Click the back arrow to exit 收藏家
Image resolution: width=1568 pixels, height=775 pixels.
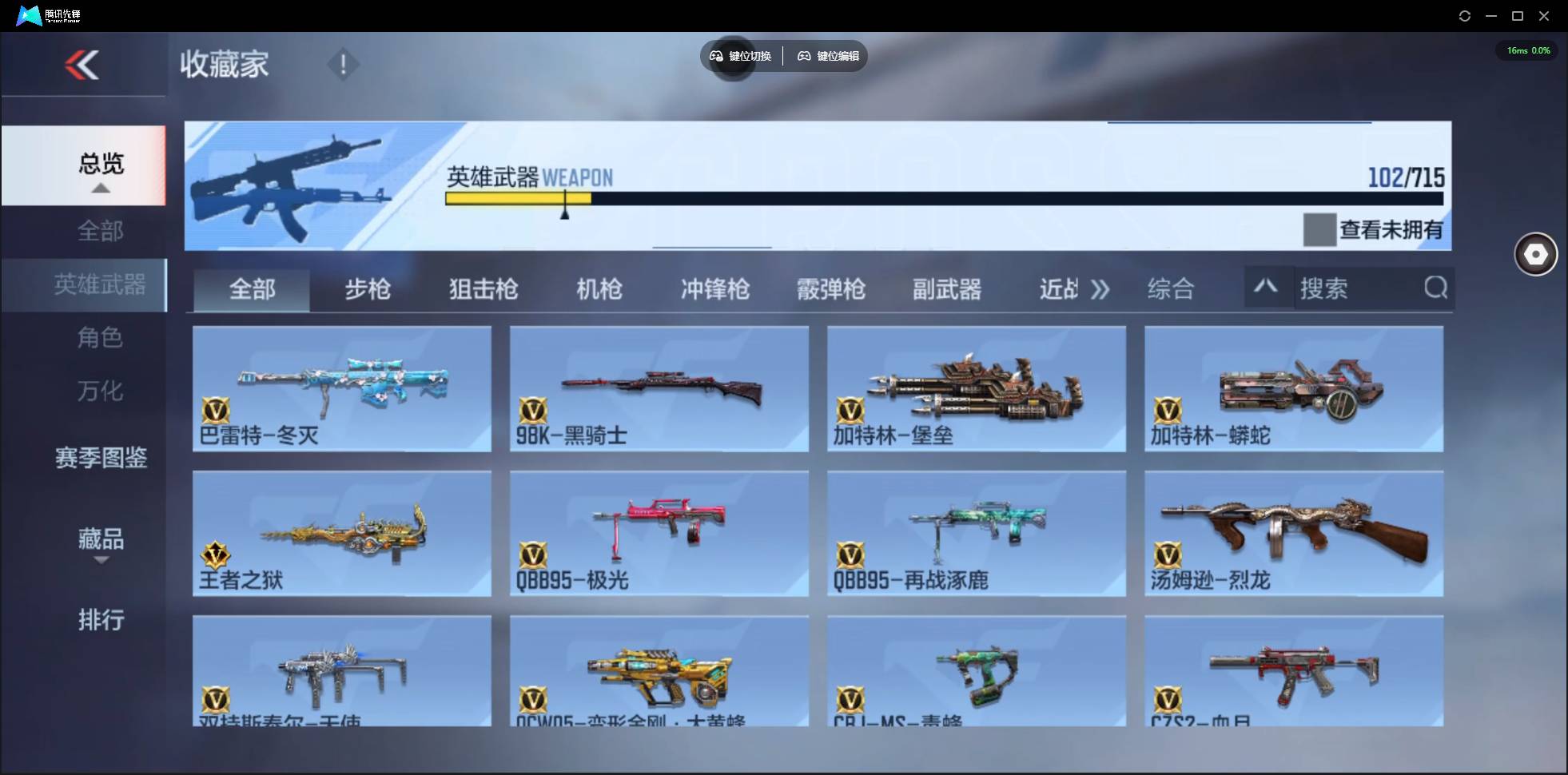tap(83, 64)
